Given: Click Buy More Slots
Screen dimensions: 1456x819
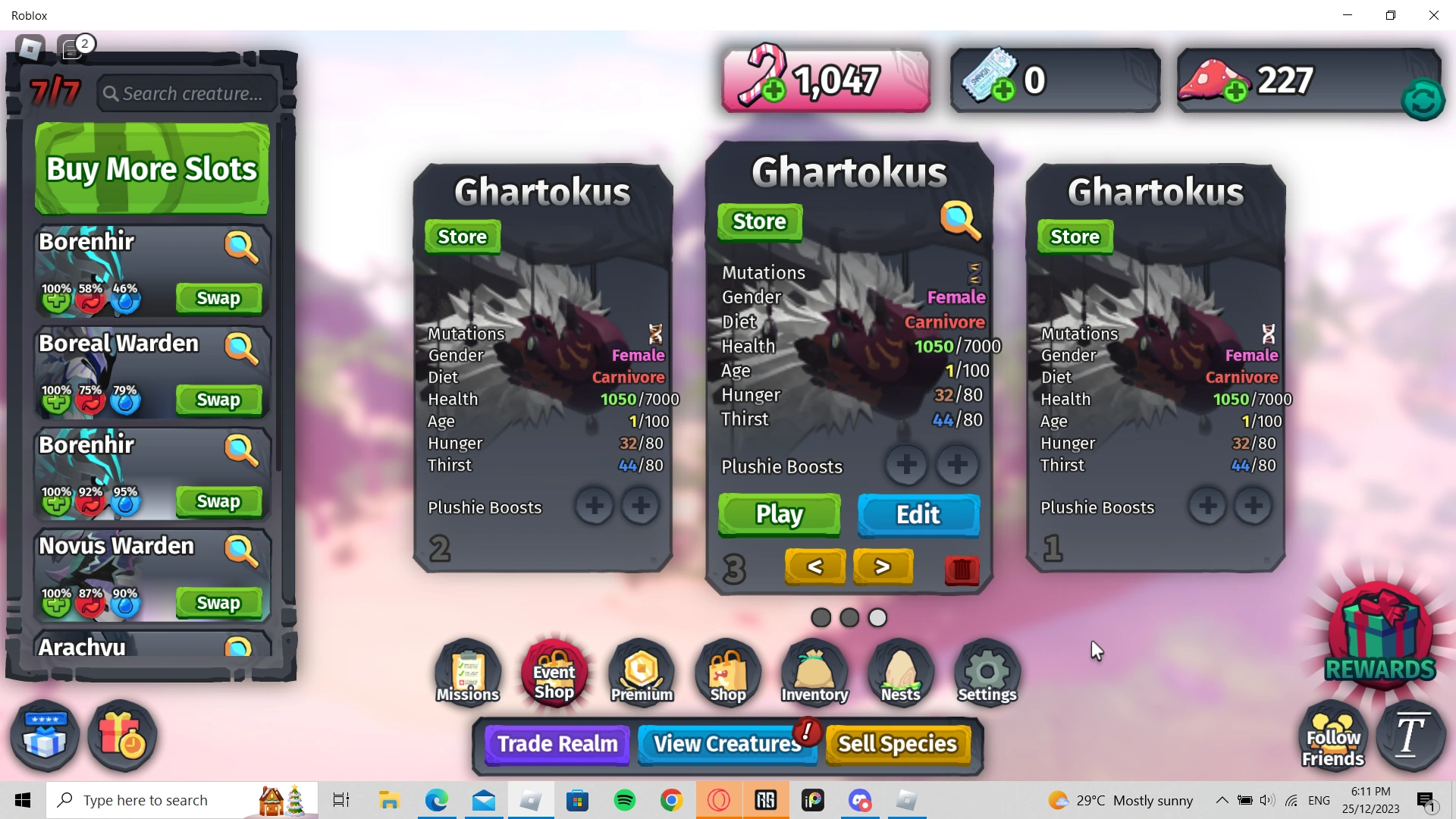Looking at the screenshot, I should tap(151, 168).
